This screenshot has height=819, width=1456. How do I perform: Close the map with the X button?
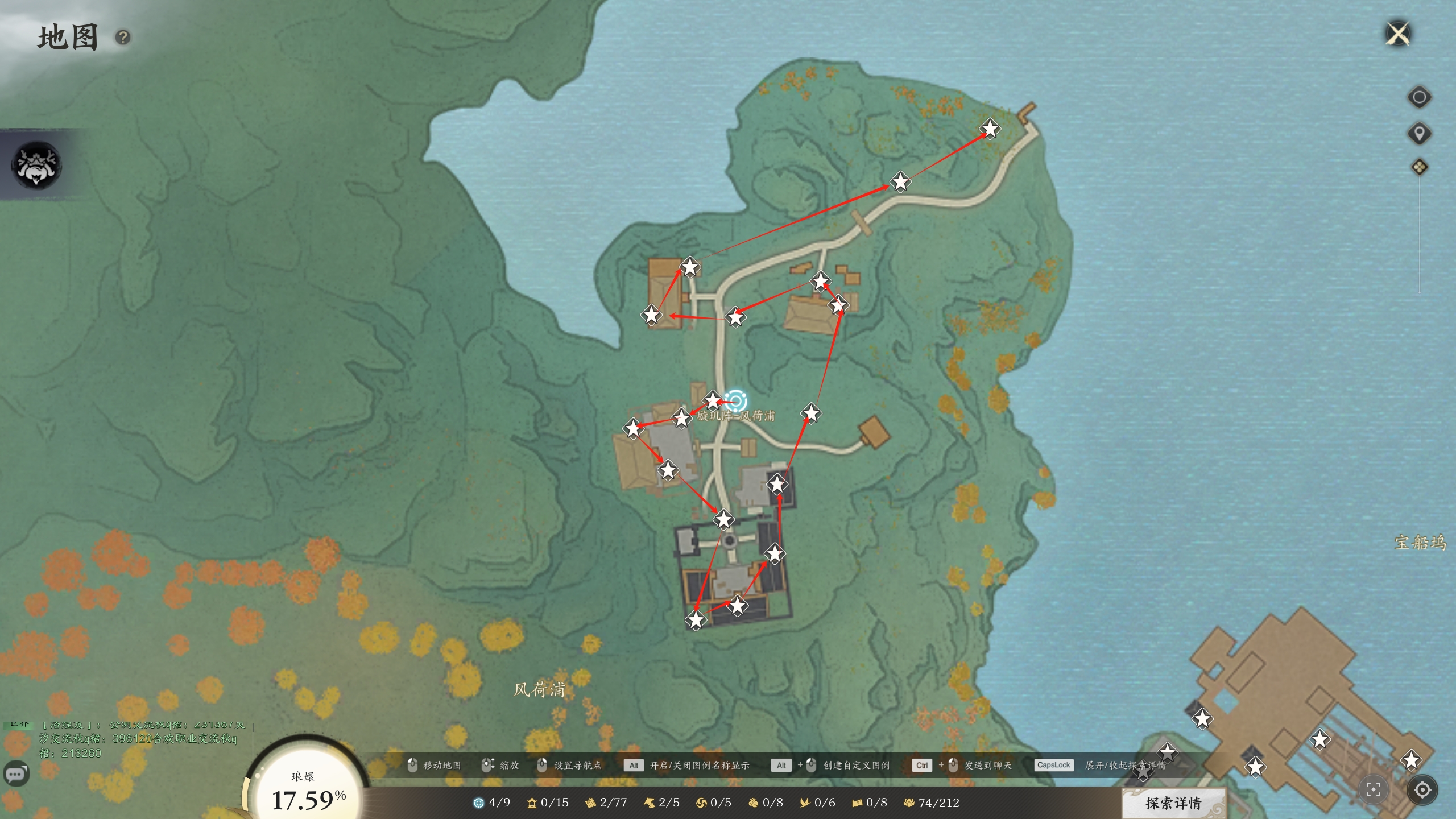click(x=1398, y=34)
